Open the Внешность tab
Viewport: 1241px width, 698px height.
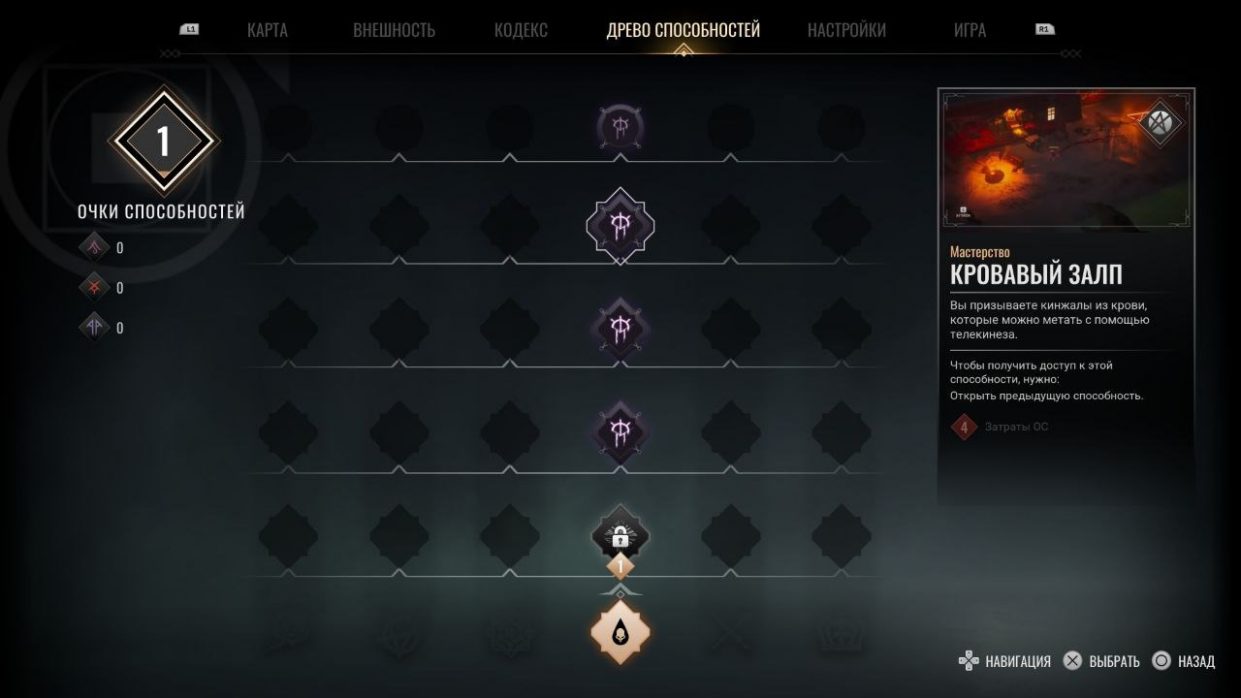[394, 30]
